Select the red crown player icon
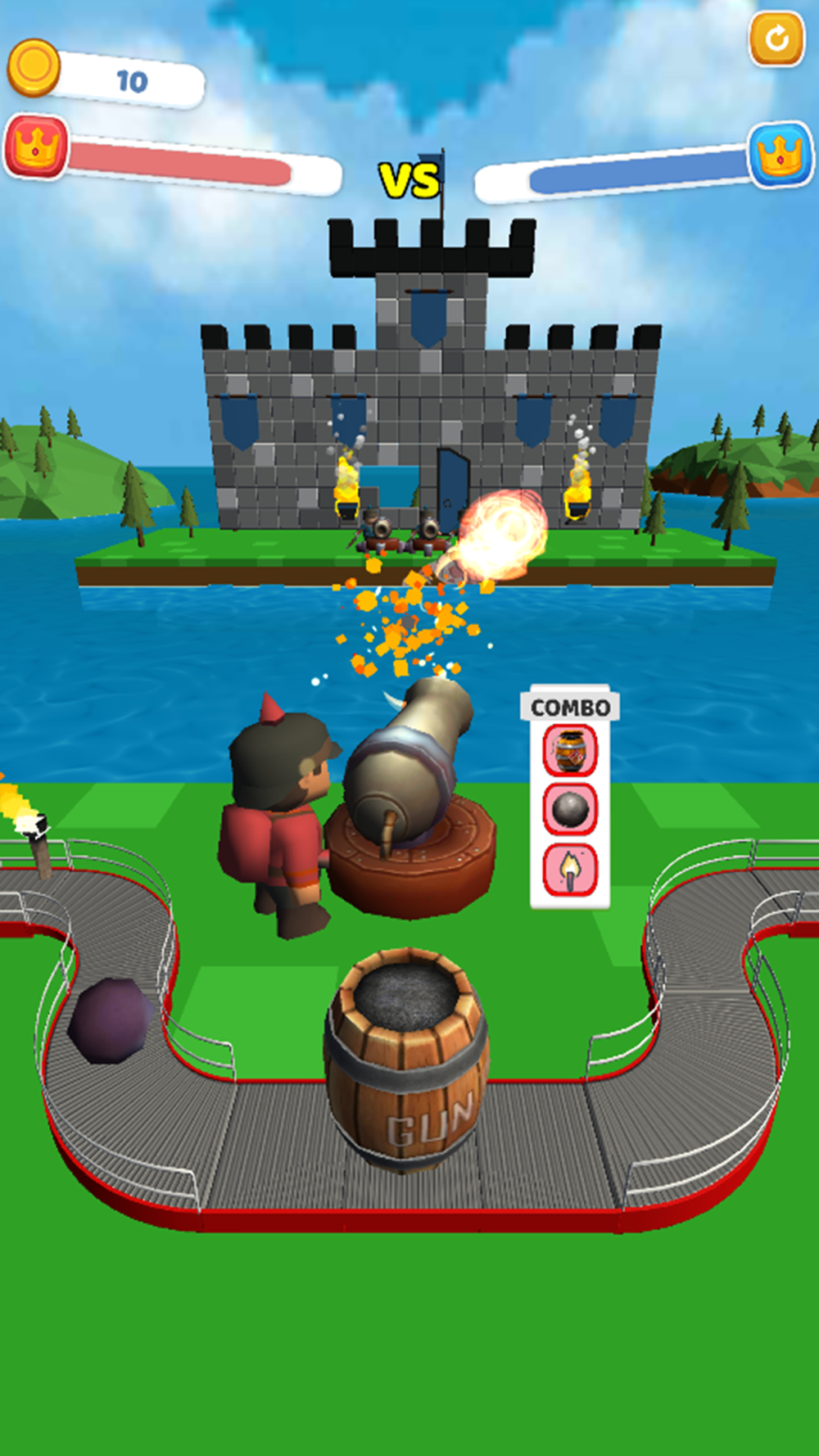Image resolution: width=819 pixels, height=1456 pixels. [36, 147]
